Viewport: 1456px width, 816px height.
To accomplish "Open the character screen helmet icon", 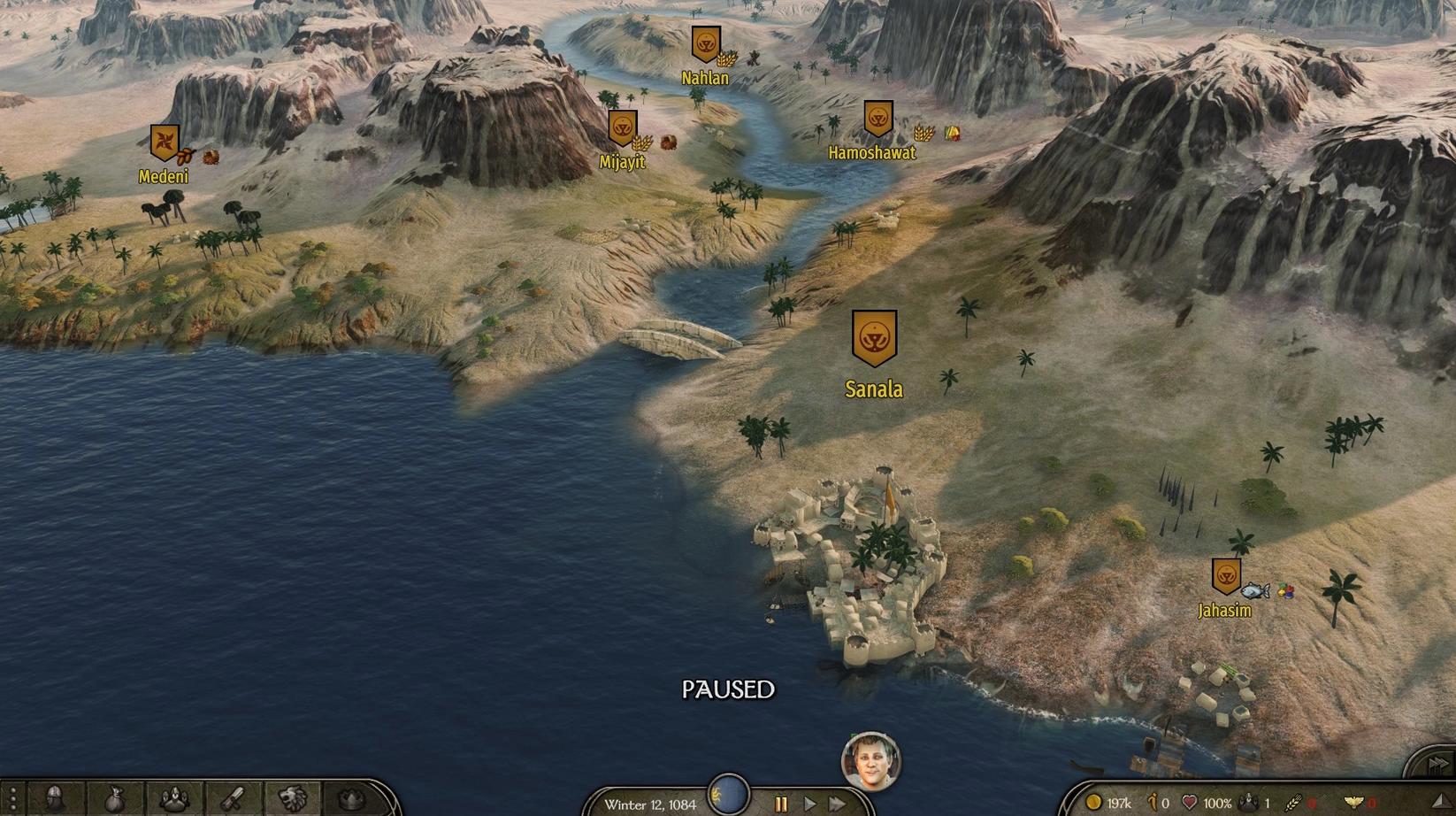I will (x=55, y=800).
